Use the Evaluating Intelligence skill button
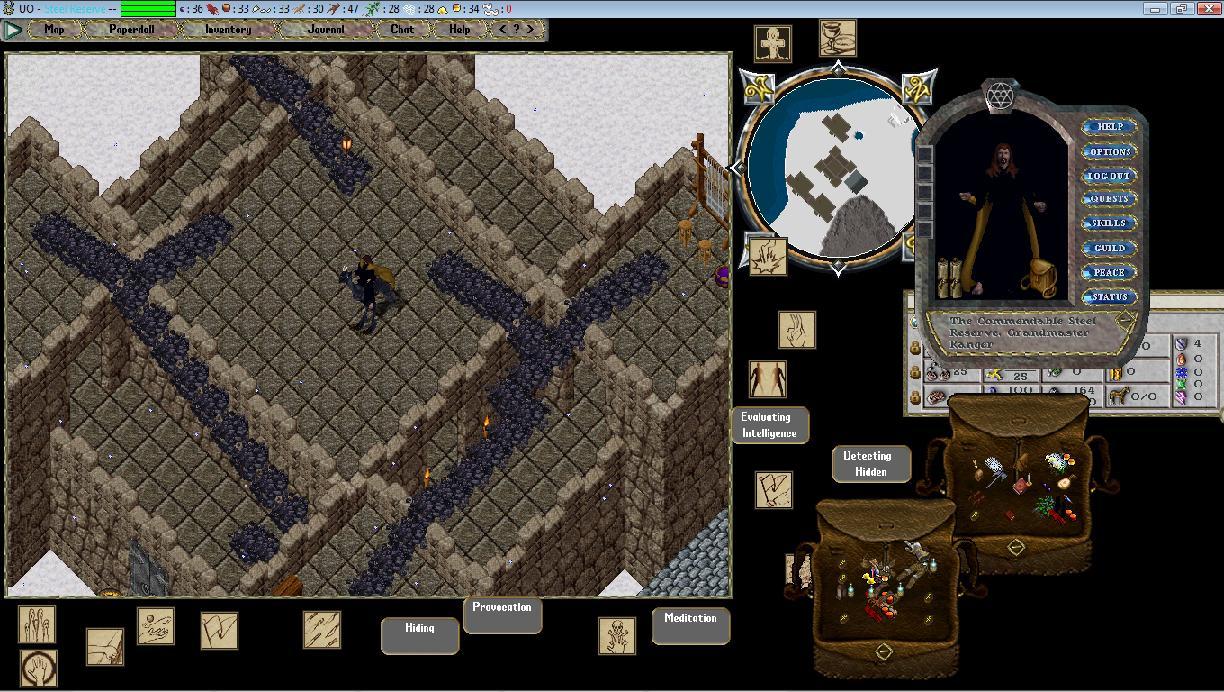Image resolution: width=1224 pixels, height=692 pixels. coord(768,425)
